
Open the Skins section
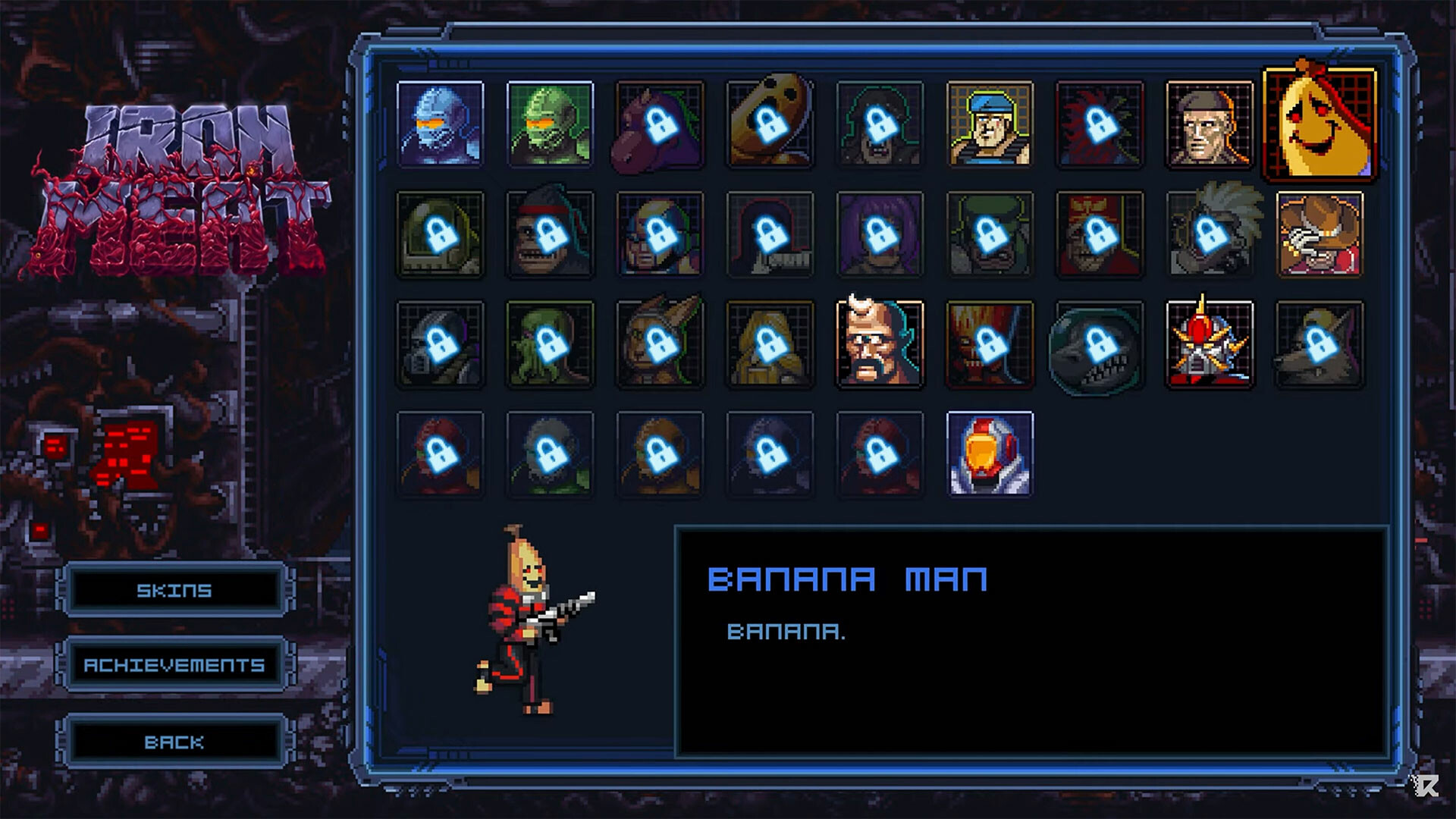pyautogui.click(x=174, y=590)
